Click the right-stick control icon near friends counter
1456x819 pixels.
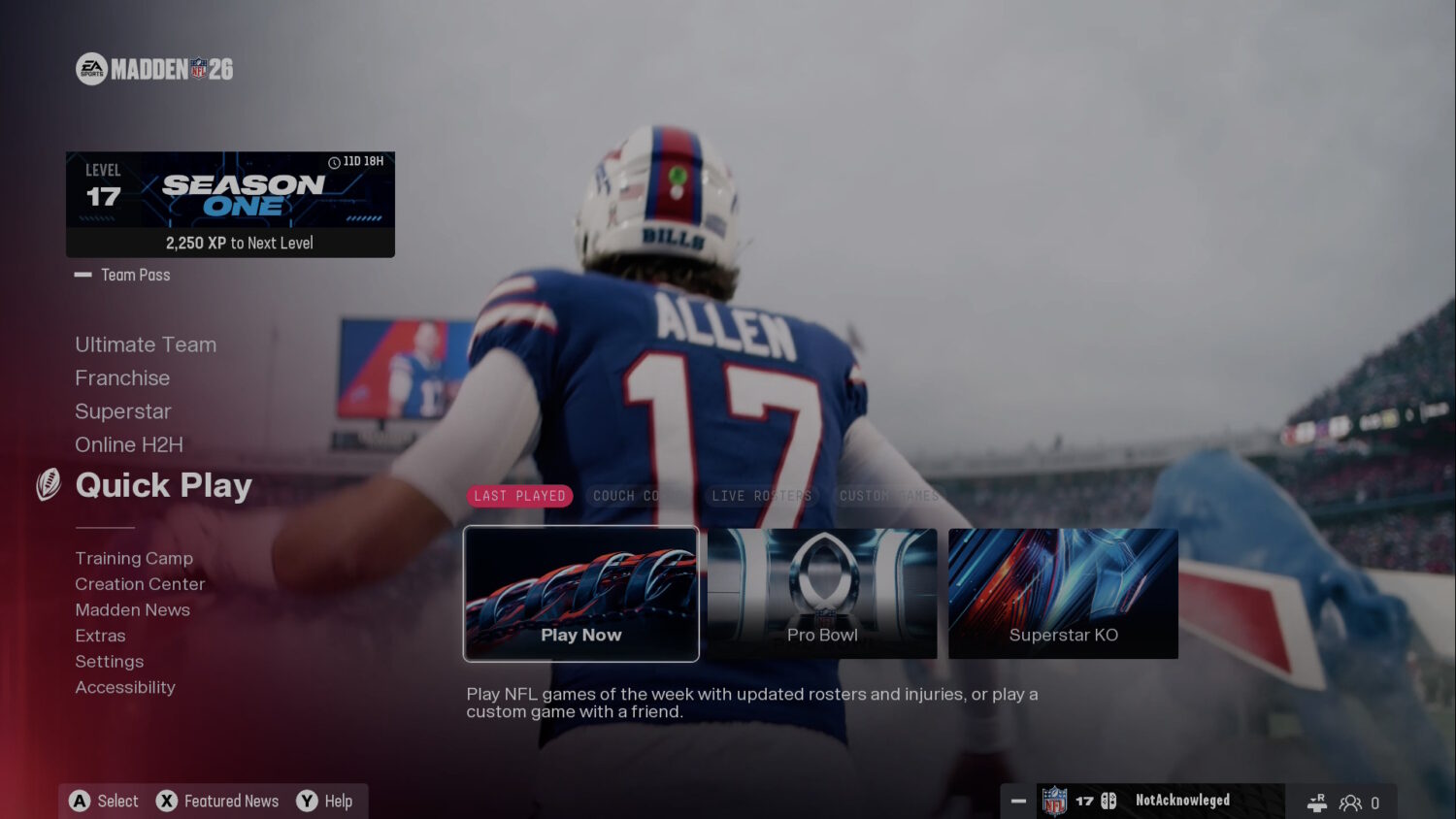tap(1316, 803)
